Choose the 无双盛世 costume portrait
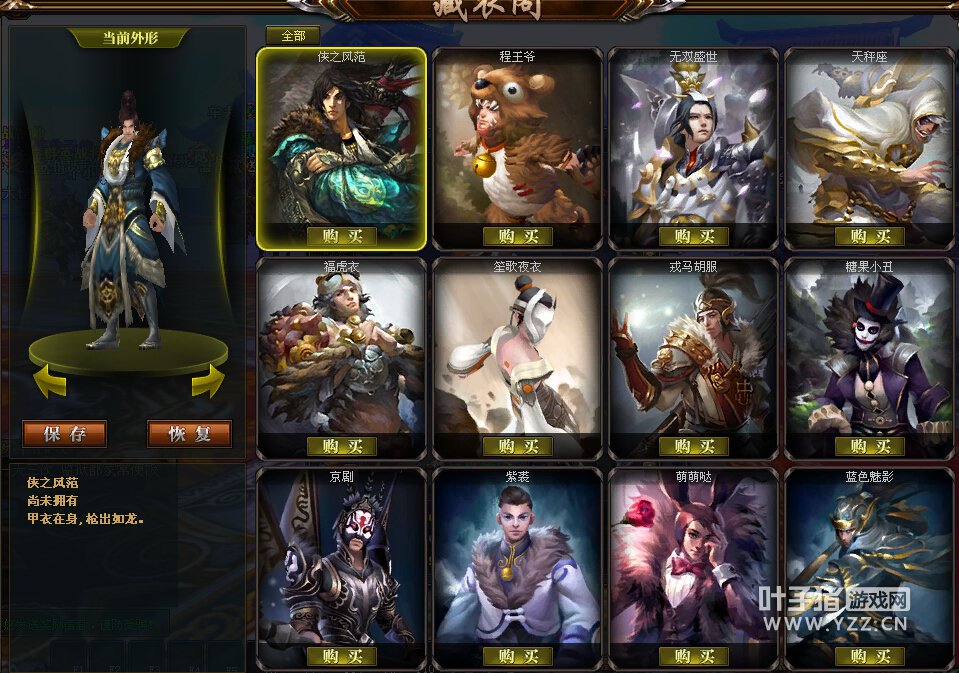Viewport: 959px width, 673px height. pyautogui.click(x=693, y=140)
